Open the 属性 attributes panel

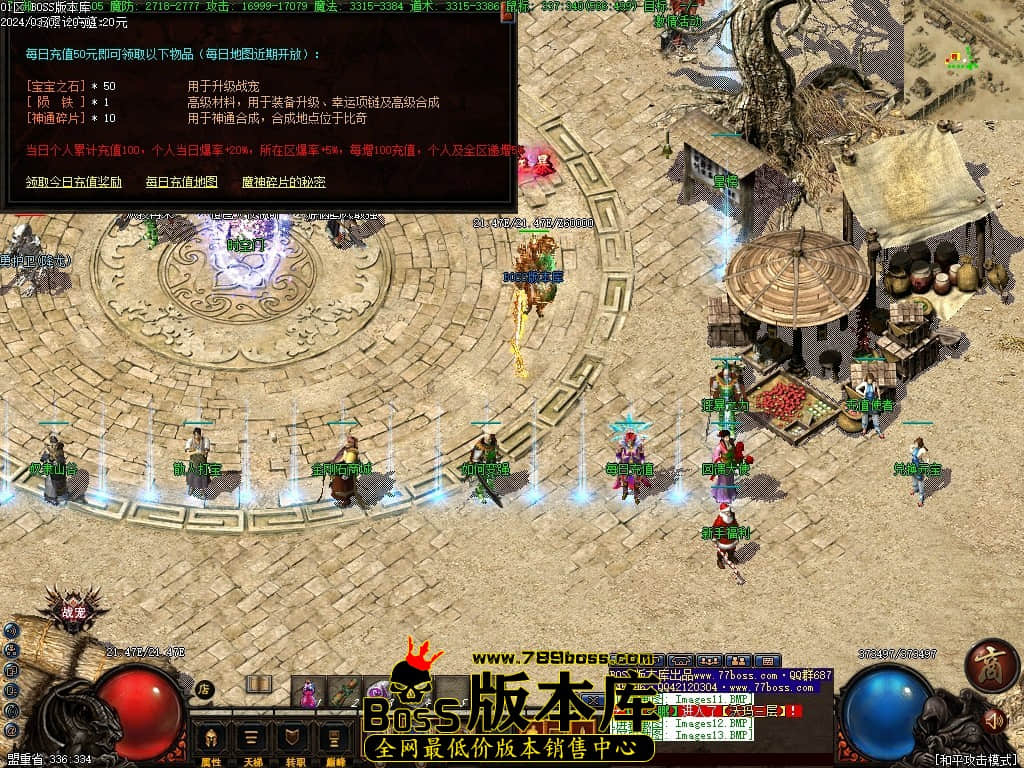click(211, 744)
